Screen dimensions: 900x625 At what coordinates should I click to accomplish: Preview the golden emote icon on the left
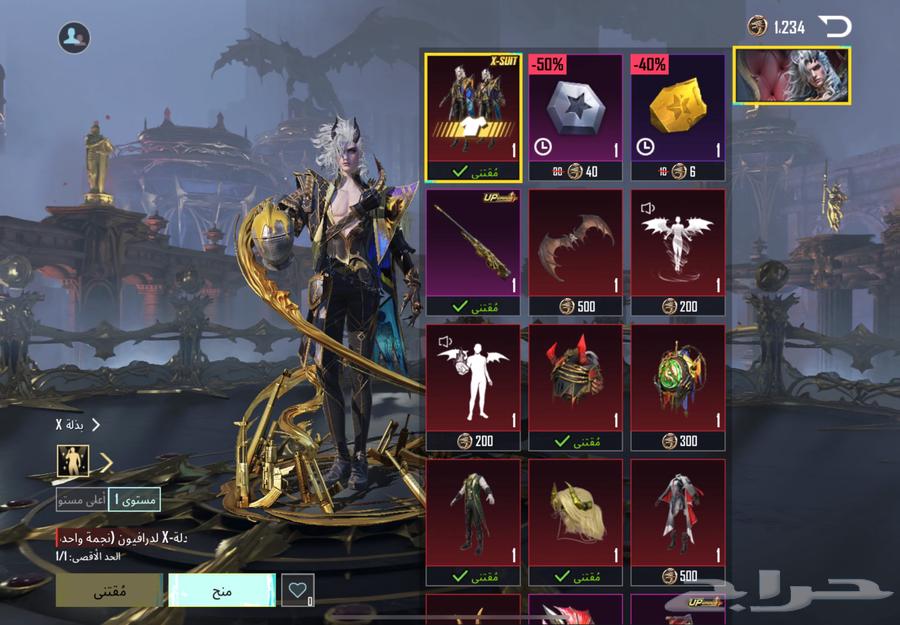coord(73,461)
